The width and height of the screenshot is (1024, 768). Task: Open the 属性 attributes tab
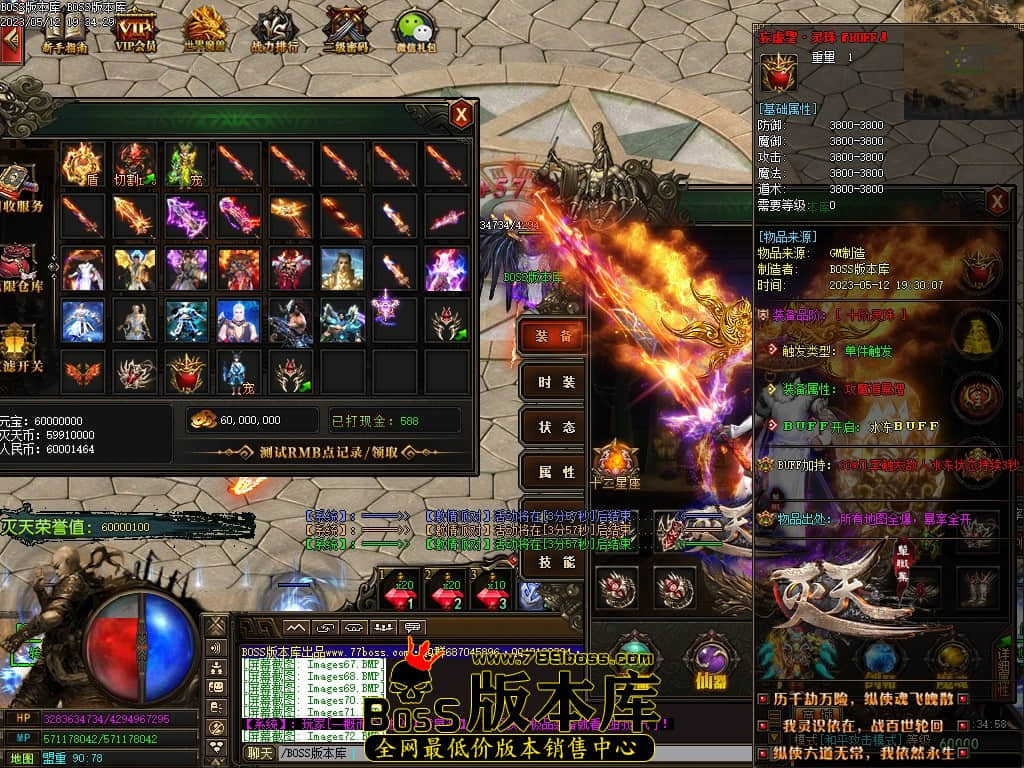[x=554, y=472]
